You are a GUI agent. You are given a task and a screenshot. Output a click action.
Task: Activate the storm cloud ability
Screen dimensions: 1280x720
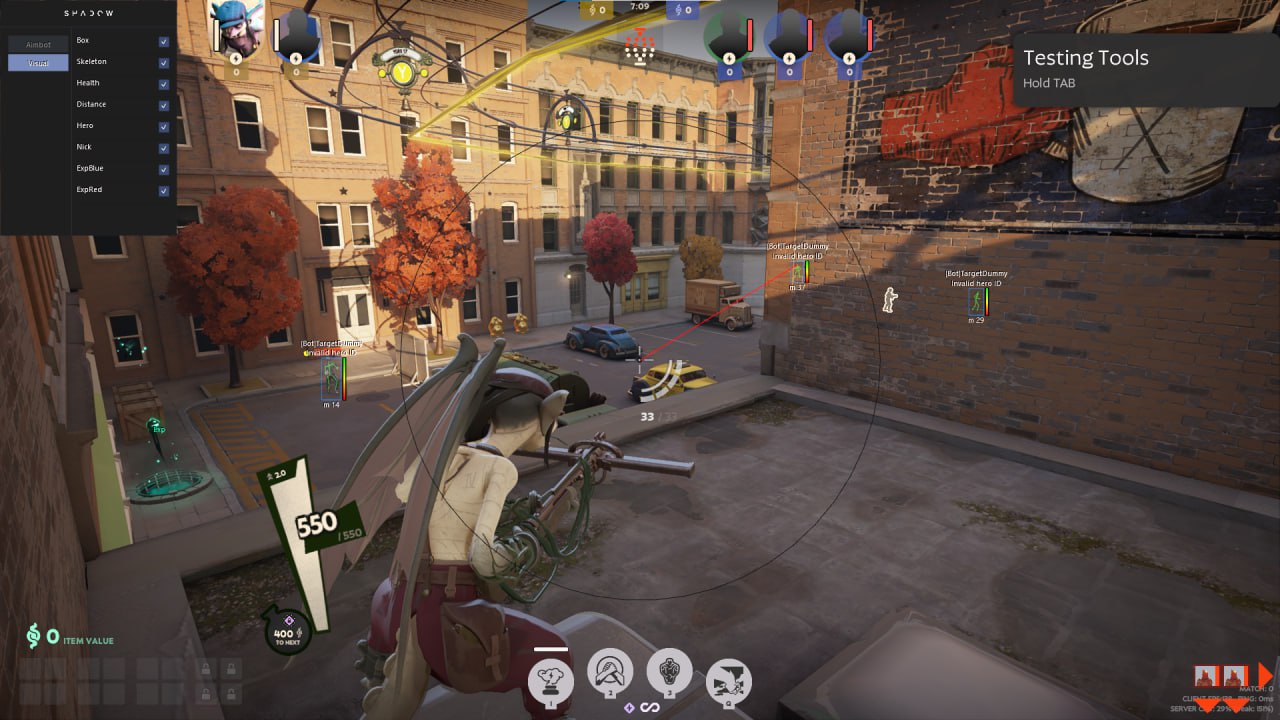click(551, 678)
